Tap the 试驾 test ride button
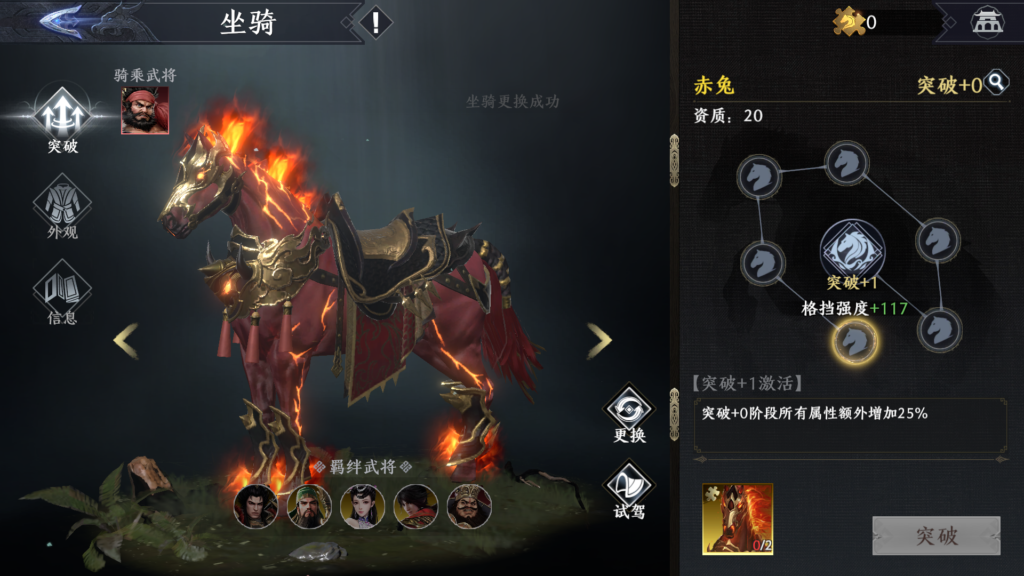Screen dimensions: 1024x576 point(630,489)
